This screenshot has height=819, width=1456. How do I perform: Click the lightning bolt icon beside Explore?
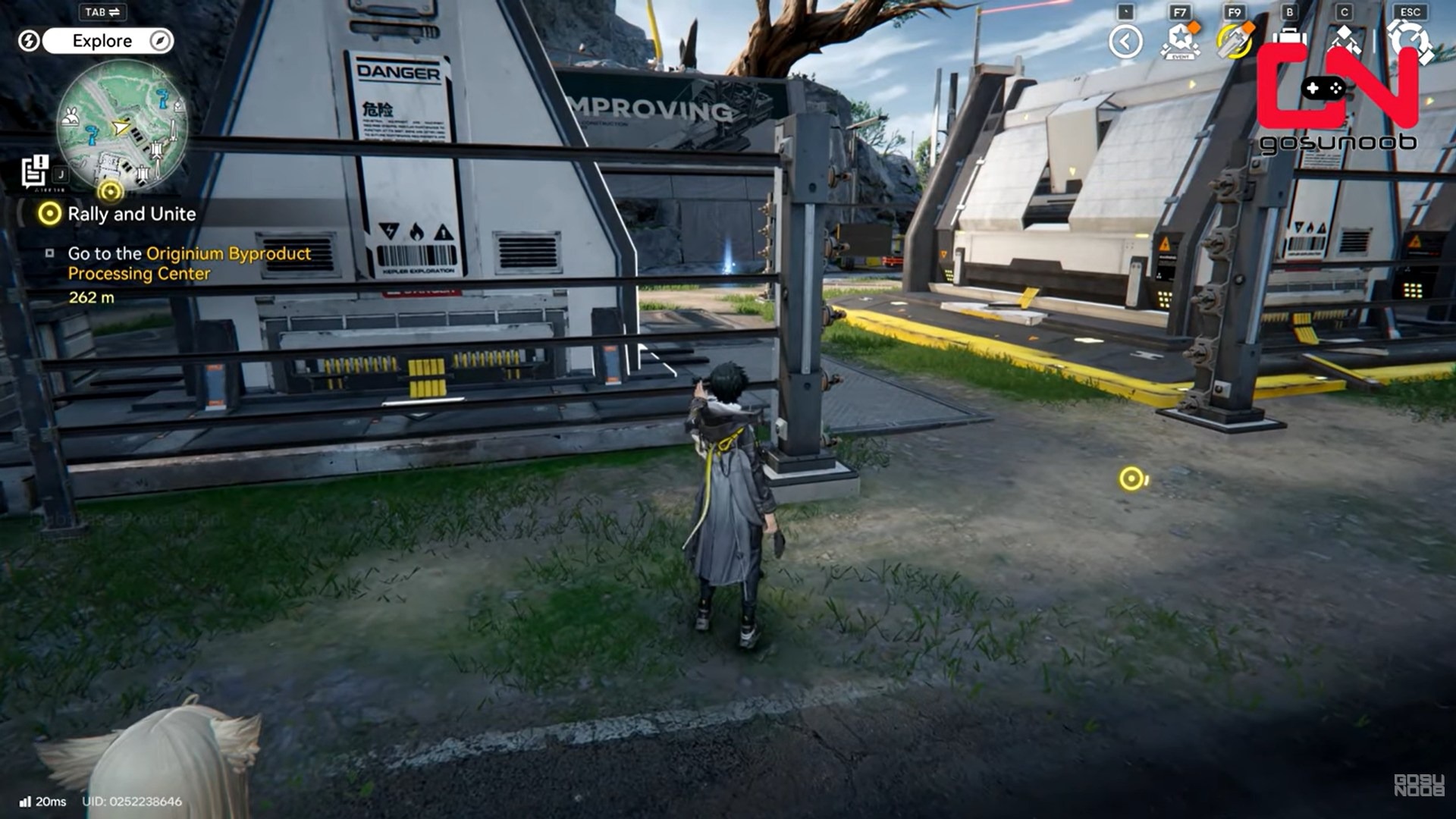[x=30, y=41]
